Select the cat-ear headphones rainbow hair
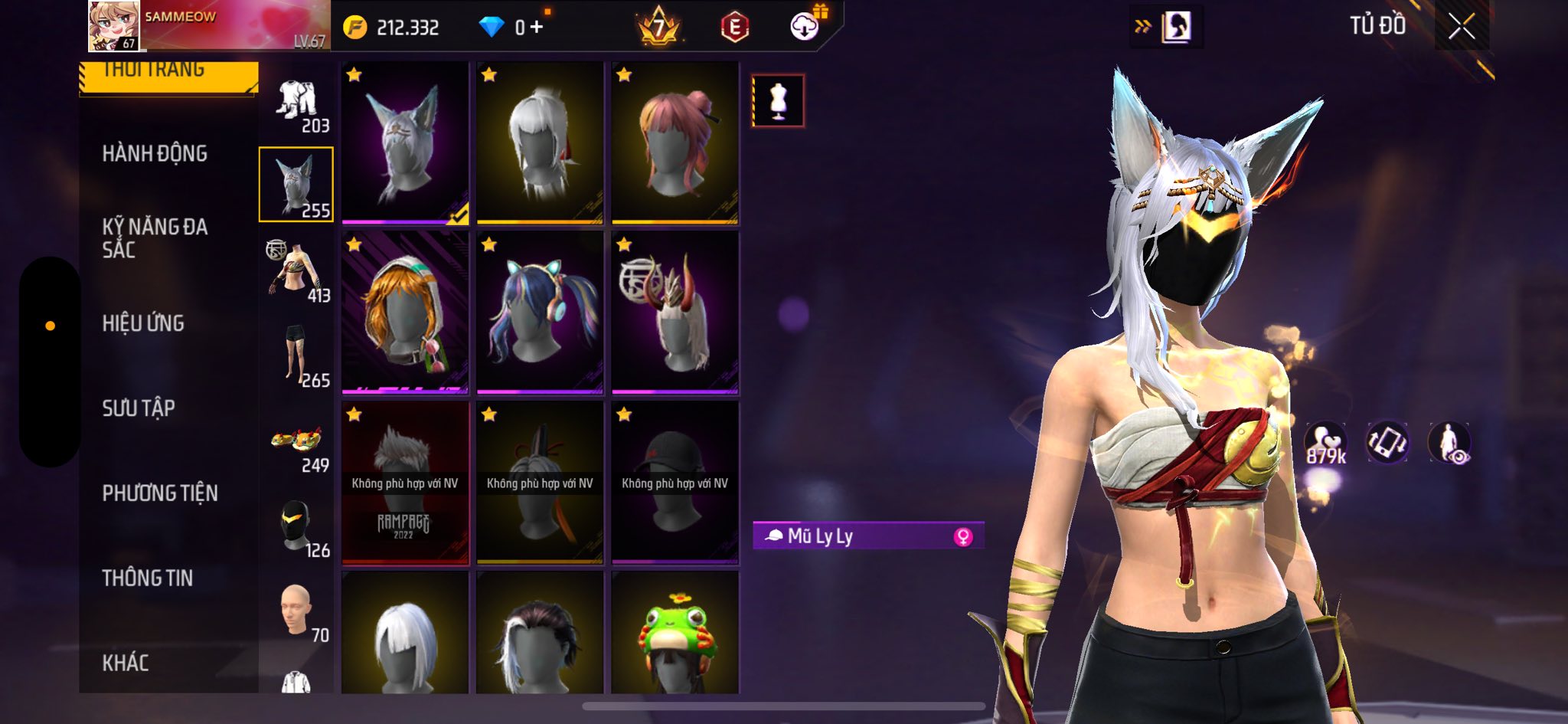1568x724 pixels. tap(540, 313)
